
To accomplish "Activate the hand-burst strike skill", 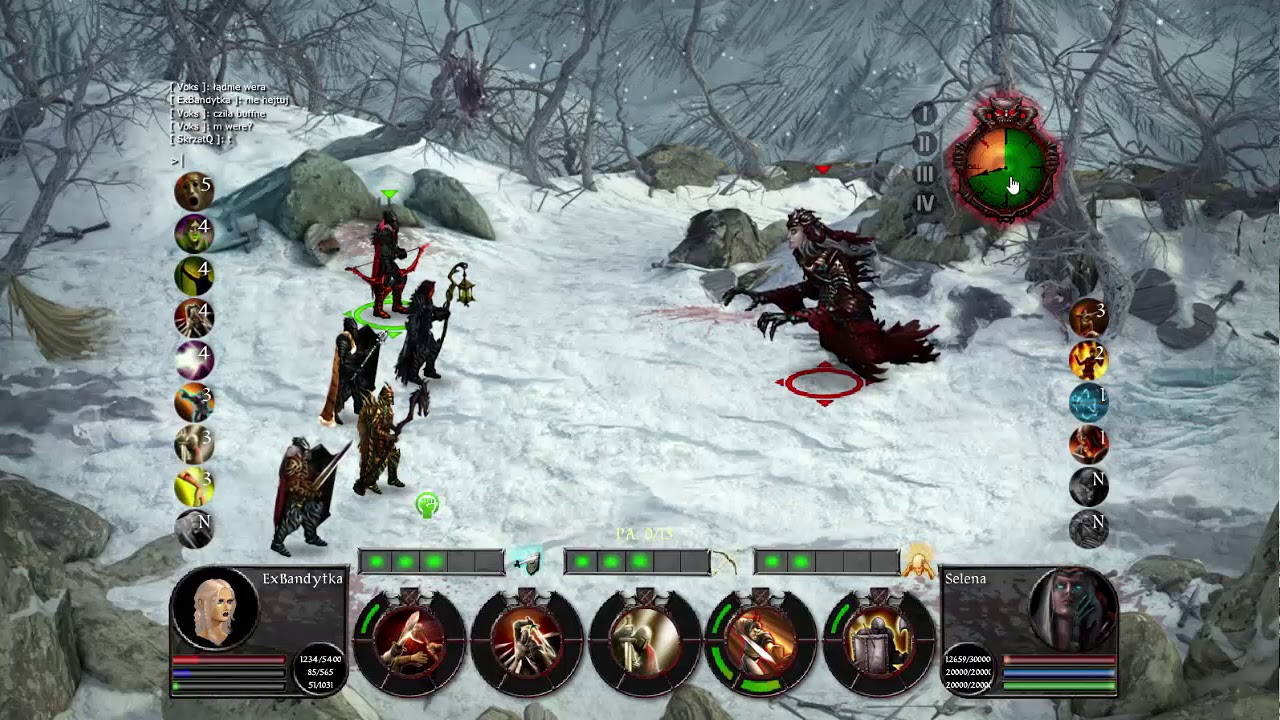I will 526,642.
